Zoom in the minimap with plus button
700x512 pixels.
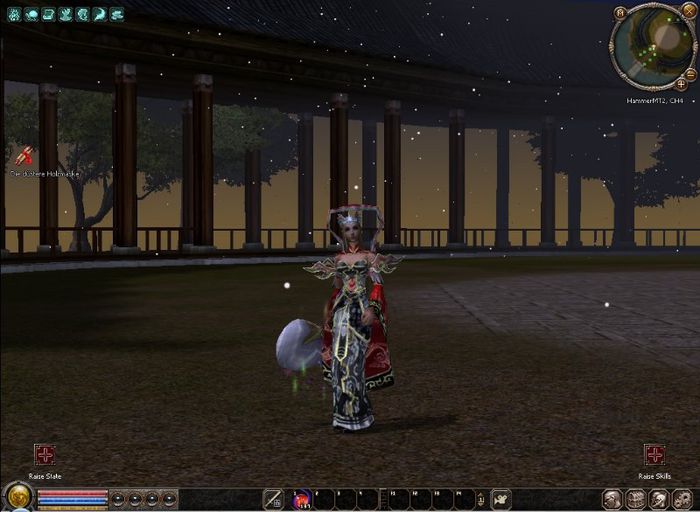click(681, 84)
